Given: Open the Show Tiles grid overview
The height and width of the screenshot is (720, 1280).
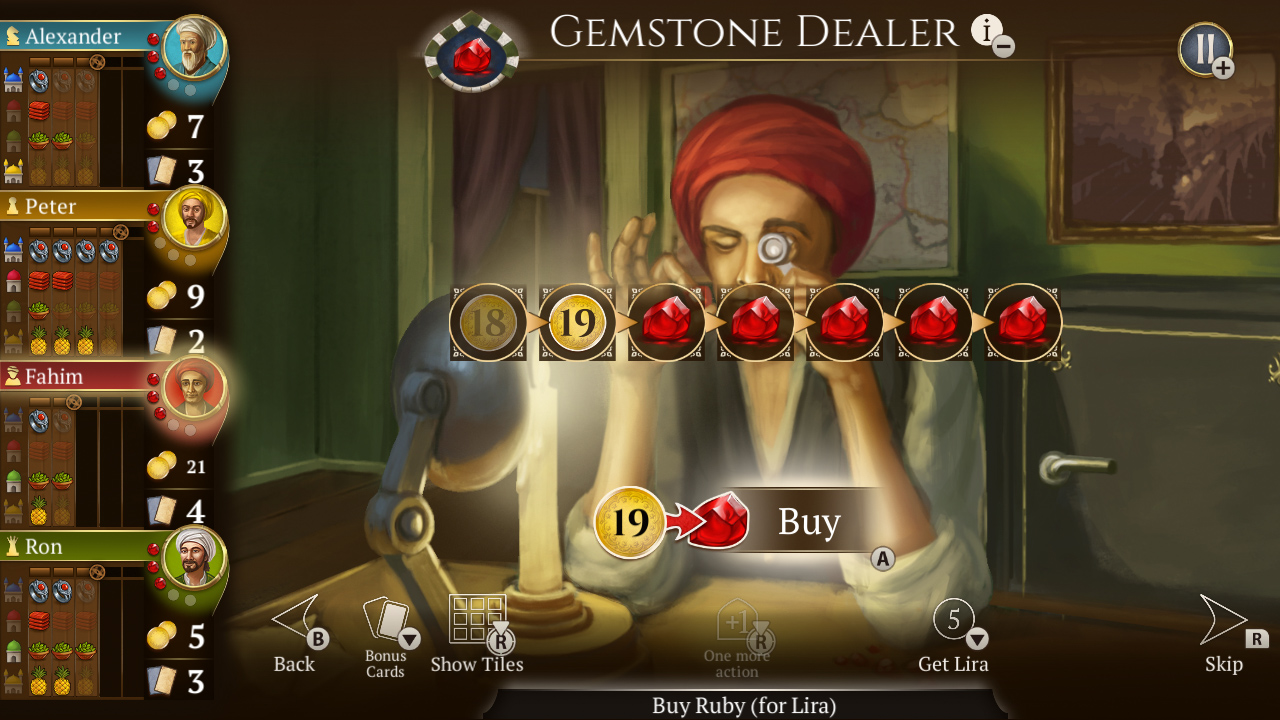Looking at the screenshot, I should pos(478,617).
